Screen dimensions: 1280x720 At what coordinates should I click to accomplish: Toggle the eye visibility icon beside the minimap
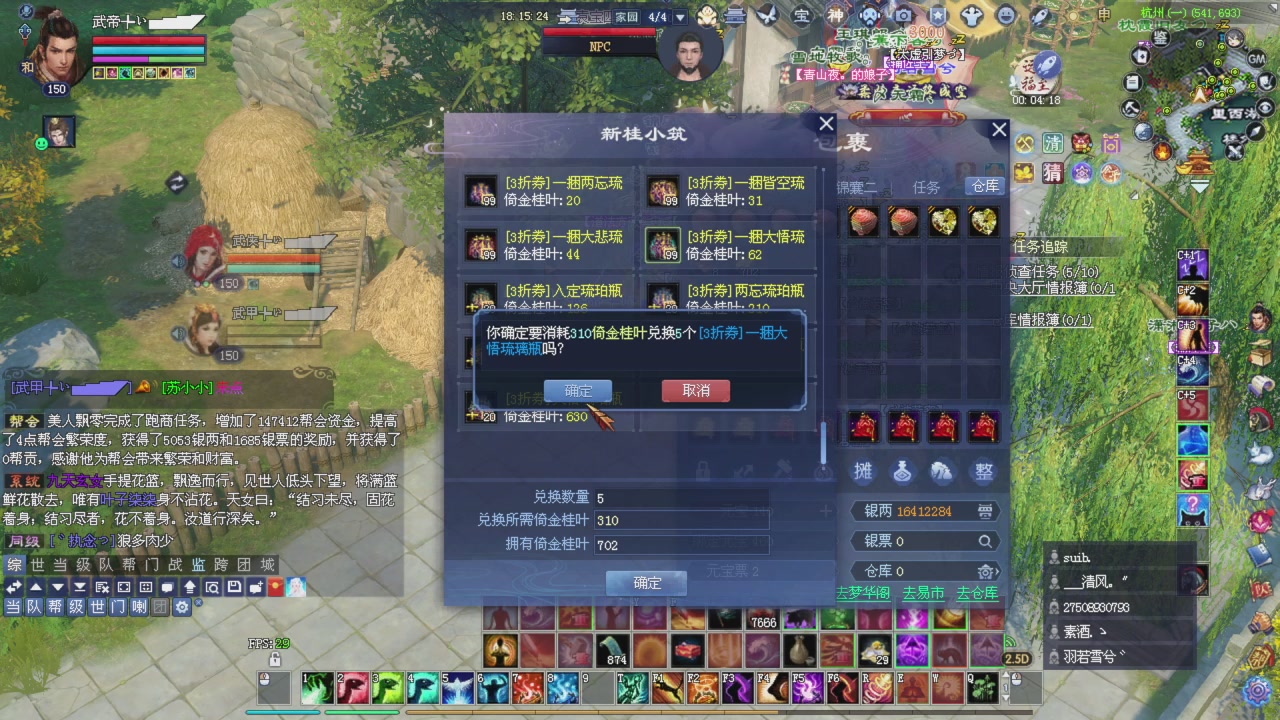coord(1264,107)
